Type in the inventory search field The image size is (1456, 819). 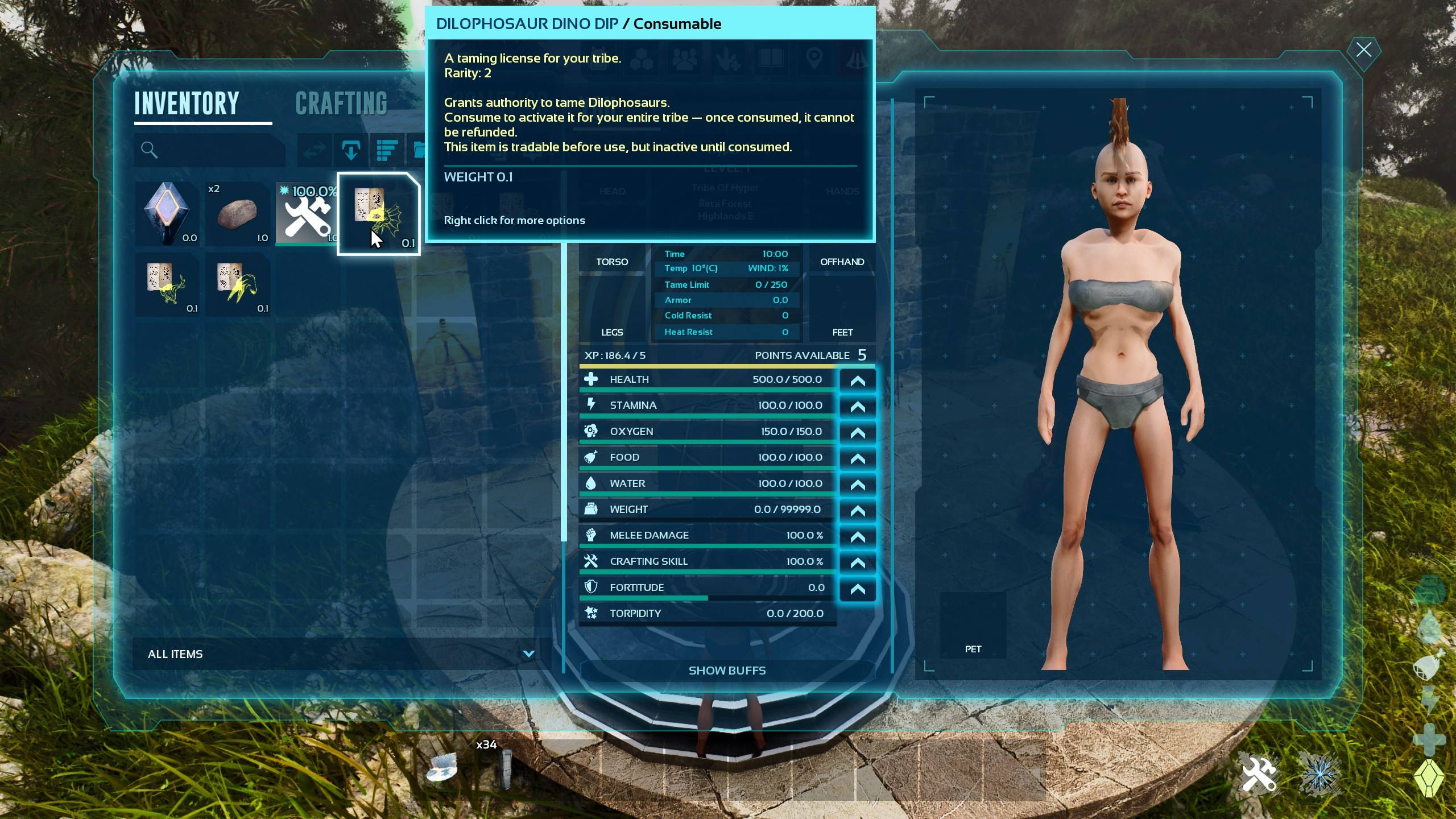(x=216, y=150)
